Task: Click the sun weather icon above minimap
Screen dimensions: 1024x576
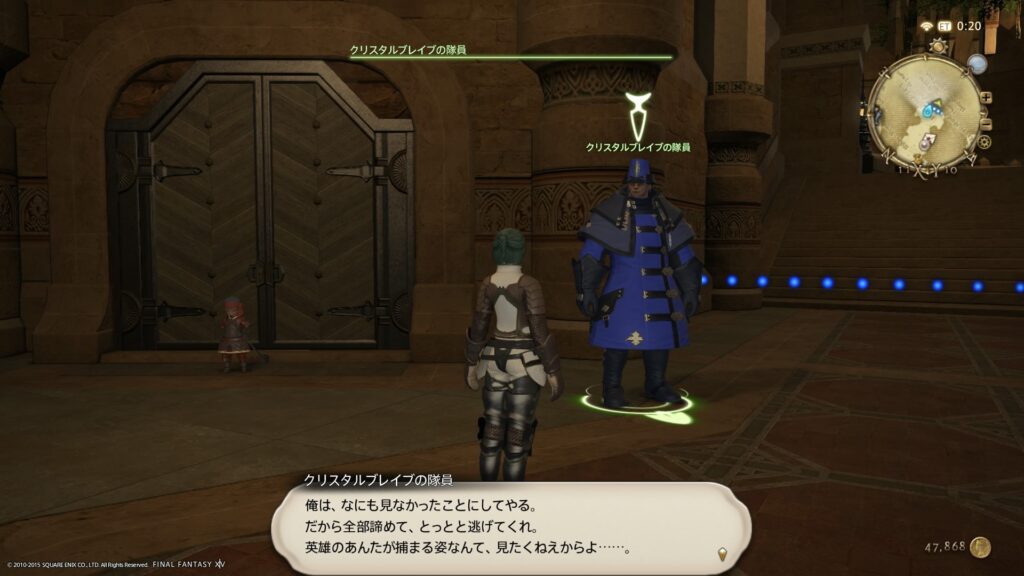Action: click(x=937, y=46)
